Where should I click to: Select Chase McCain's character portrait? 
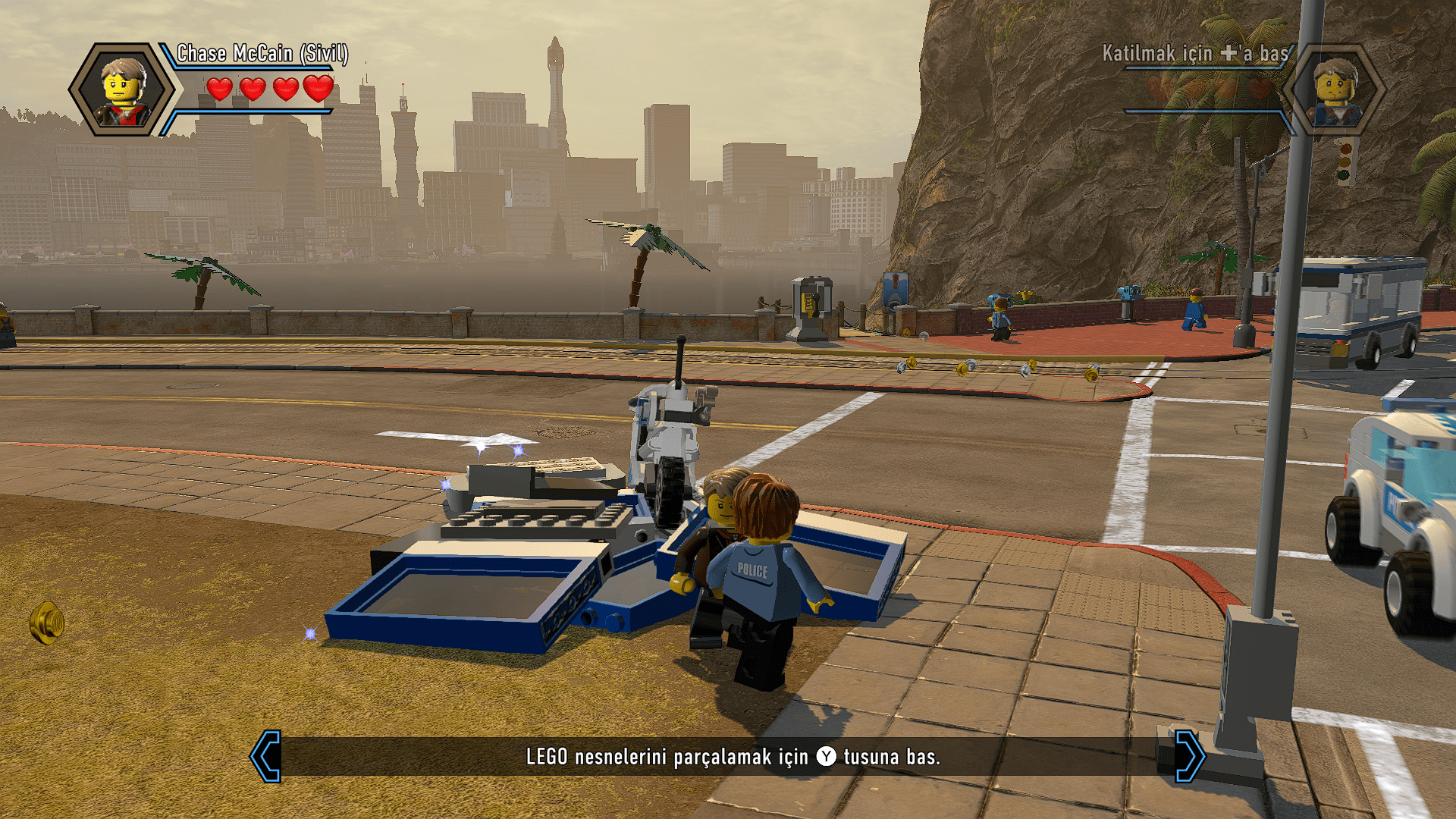(123, 90)
